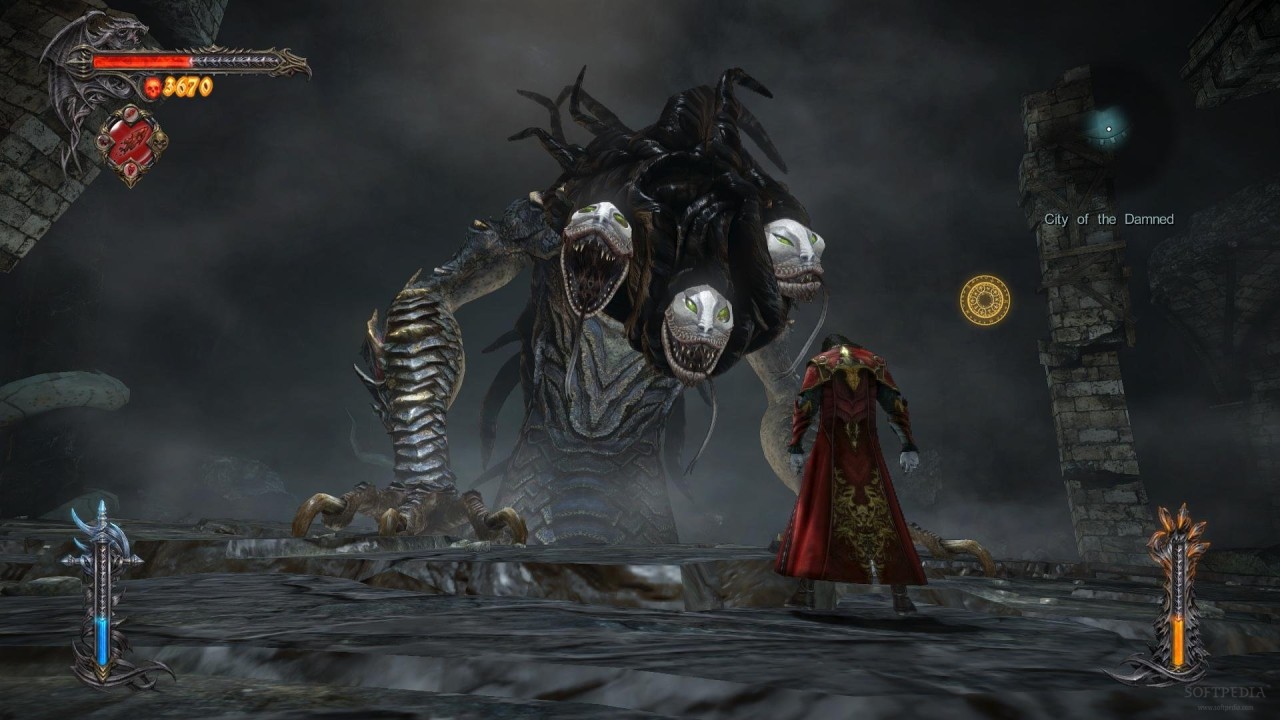Click the red skull experience icon

(152, 88)
